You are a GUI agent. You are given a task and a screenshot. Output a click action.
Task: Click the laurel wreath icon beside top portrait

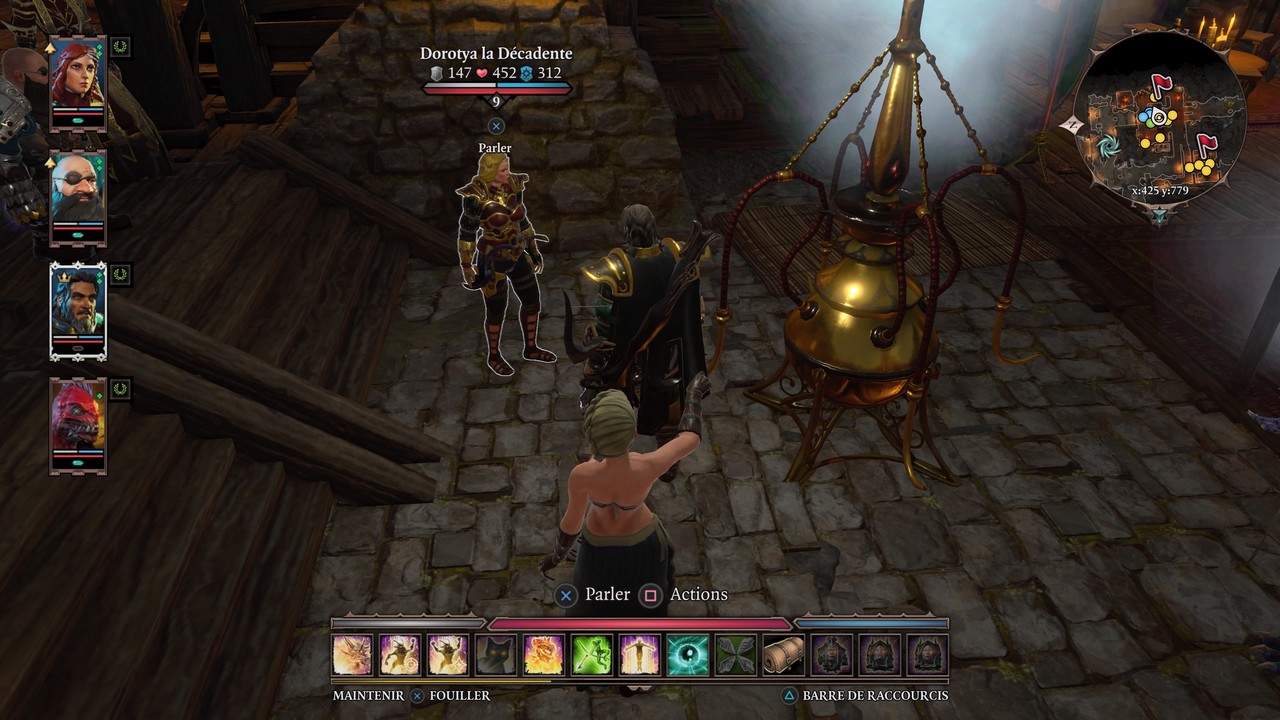[120, 46]
